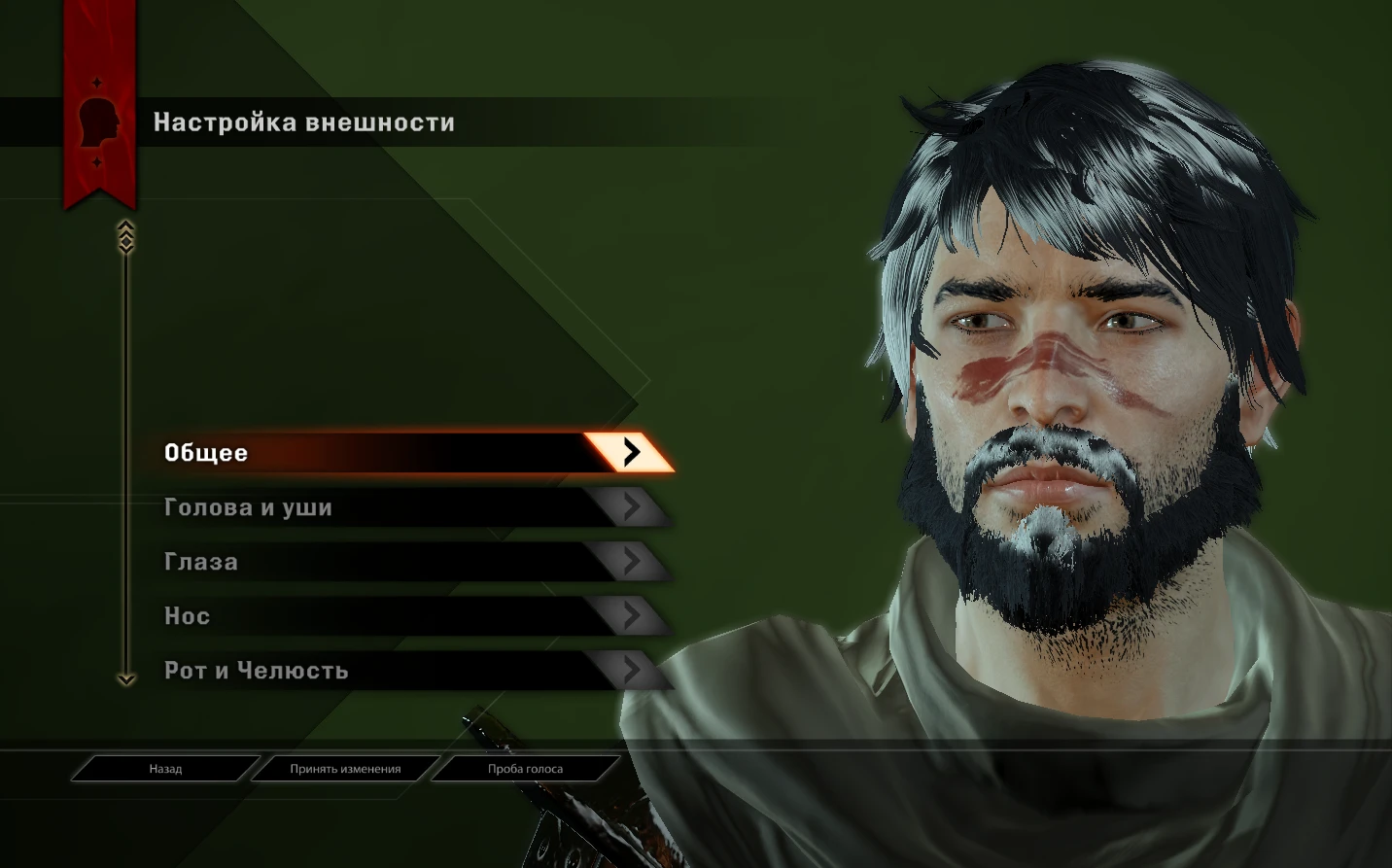The image size is (1392, 868).
Task: Expand the Рот и Челюсть category via its chevron
Action: [x=633, y=670]
